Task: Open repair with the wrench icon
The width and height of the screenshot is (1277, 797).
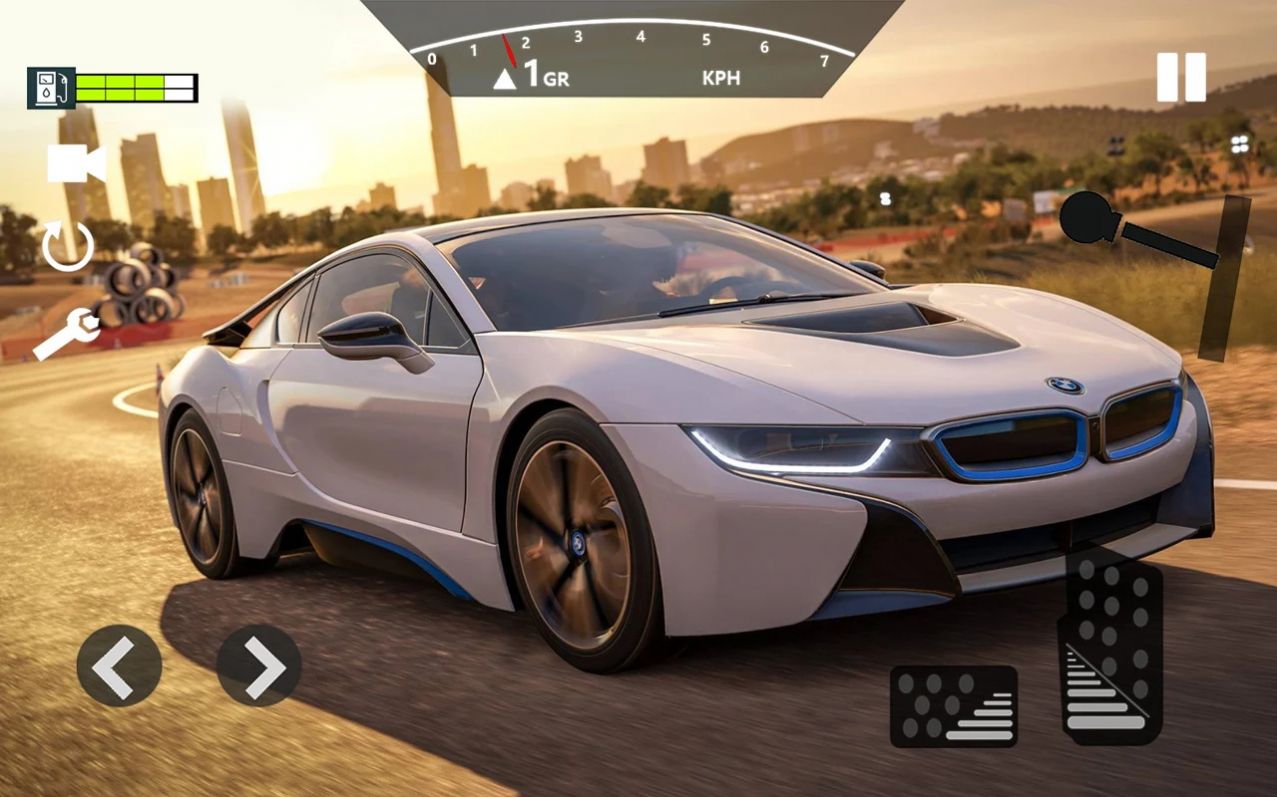Action: click(66, 334)
